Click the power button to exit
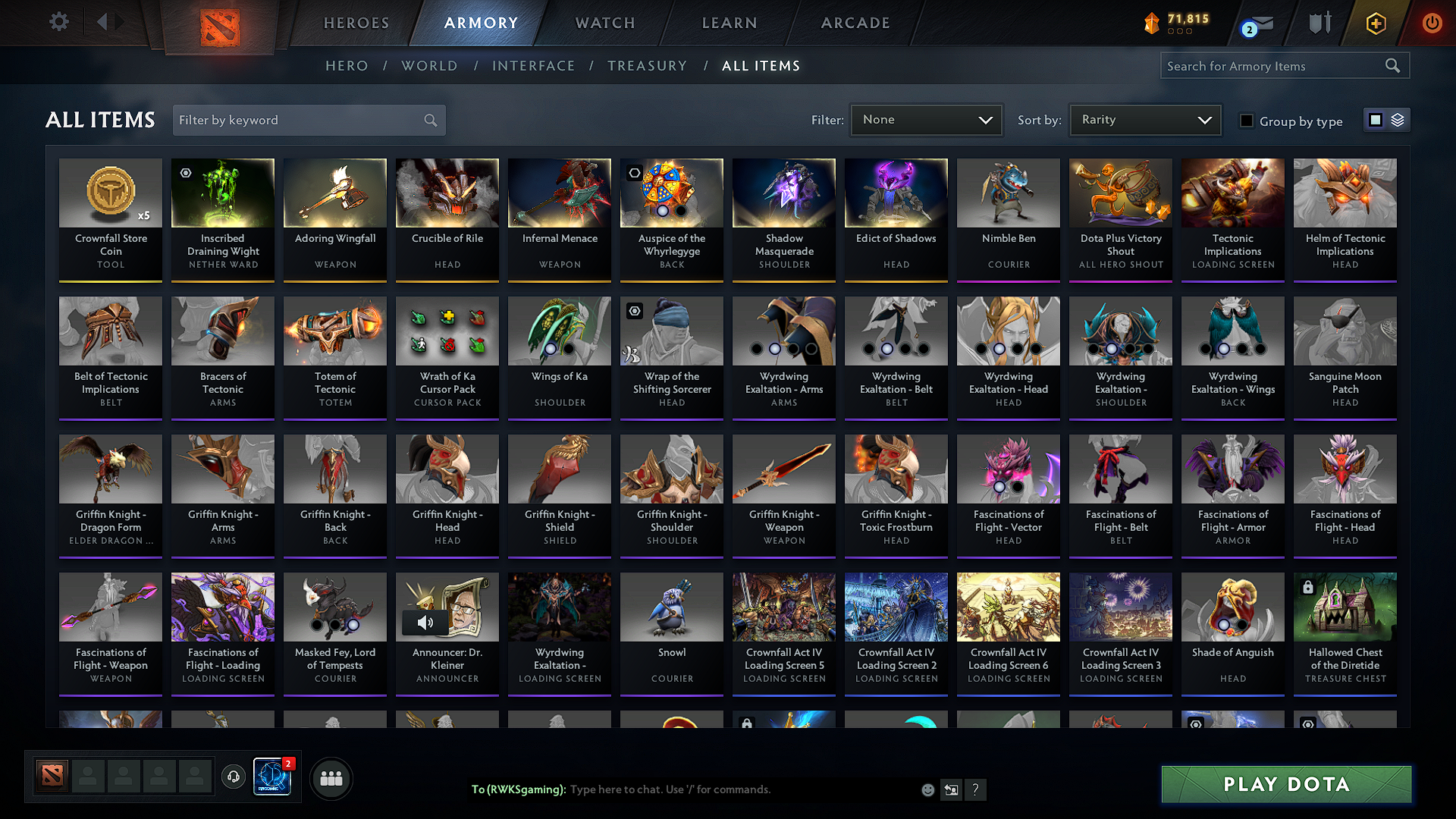This screenshot has height=819, width=1456. pyautogui.click(x=1432, y=23)
